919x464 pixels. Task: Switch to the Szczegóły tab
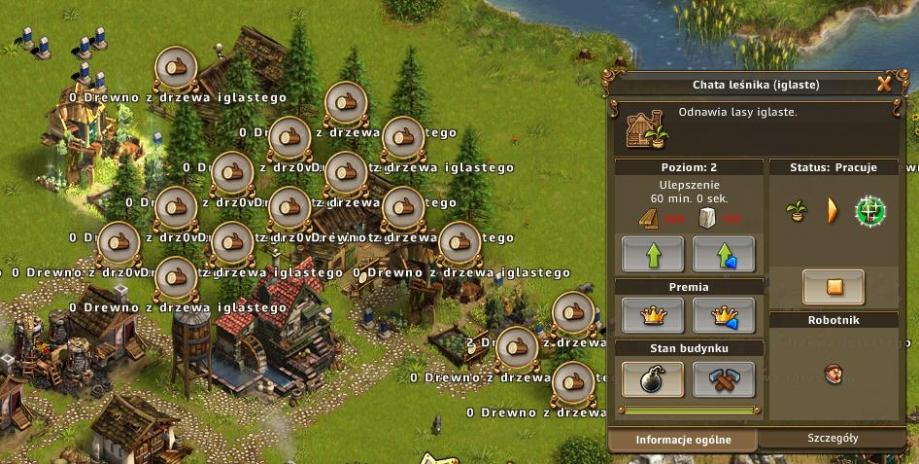tap(833, 438)
